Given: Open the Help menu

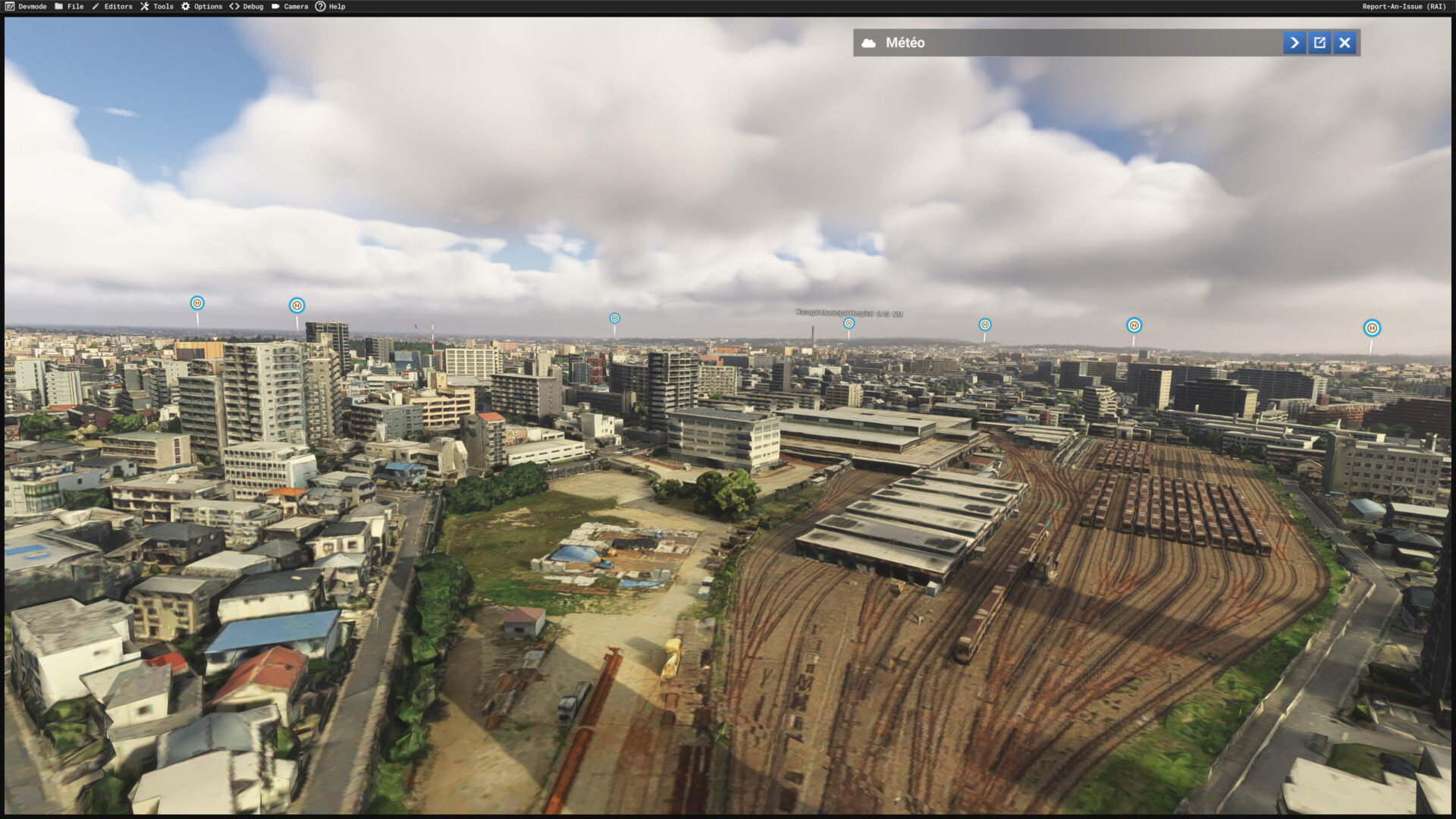Looking at the screenshot, I should click(x=331, y=6).
